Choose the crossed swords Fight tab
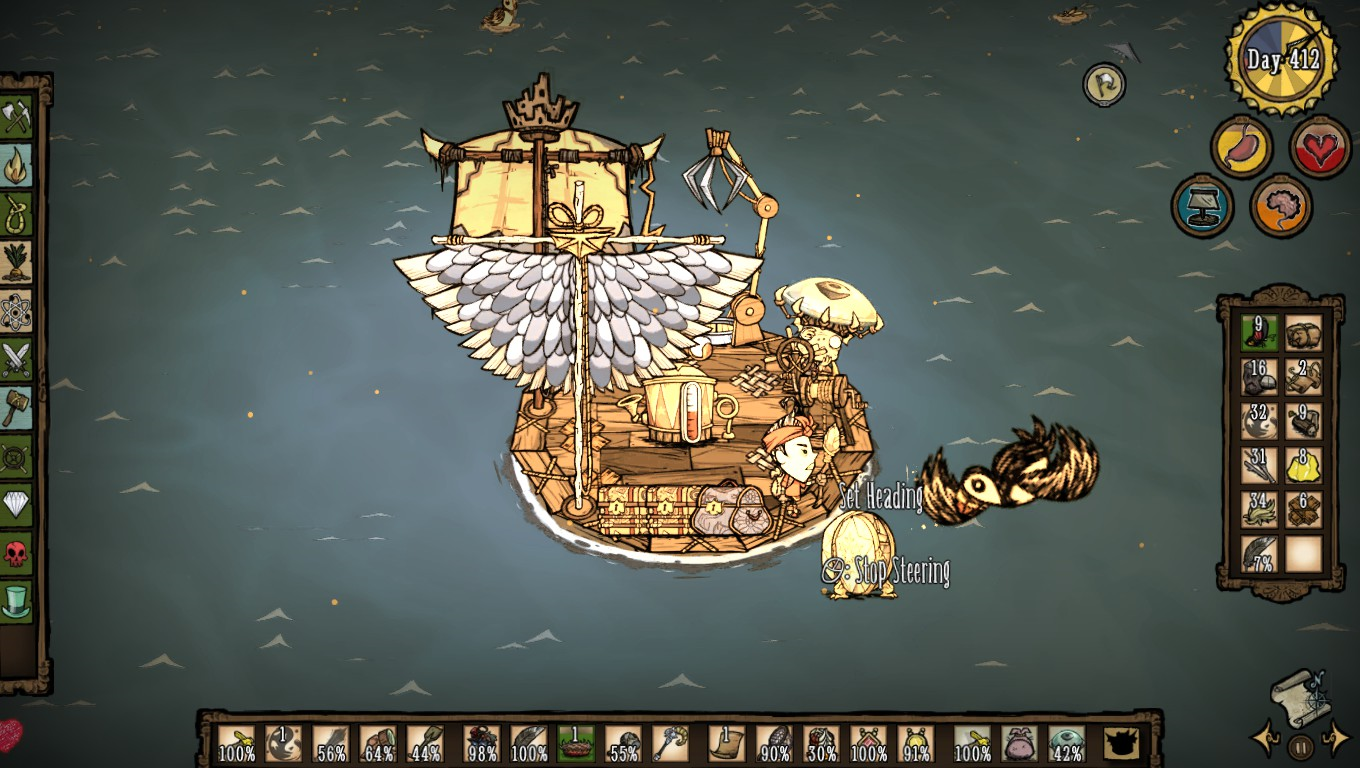 click(x=16, y=359)
